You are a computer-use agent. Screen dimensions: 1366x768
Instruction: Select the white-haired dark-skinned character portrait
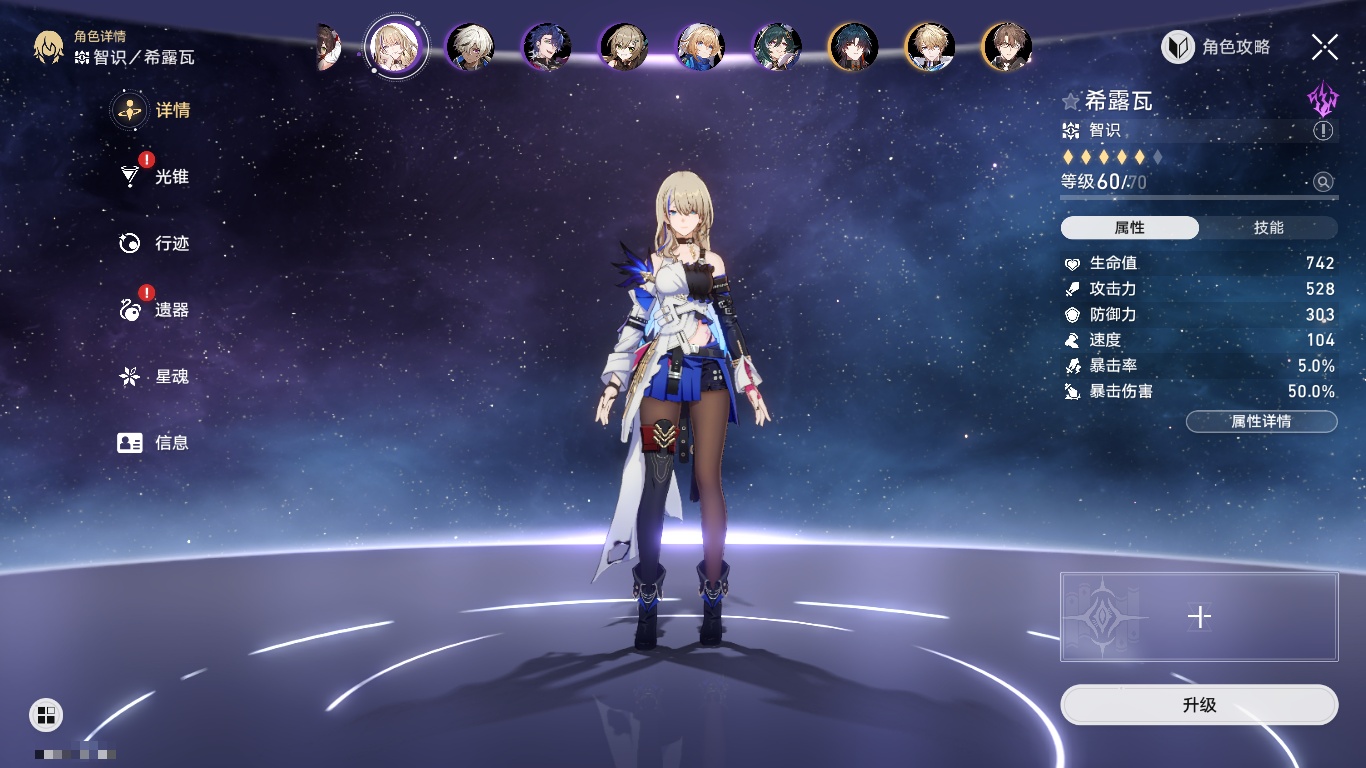(470, 47)
